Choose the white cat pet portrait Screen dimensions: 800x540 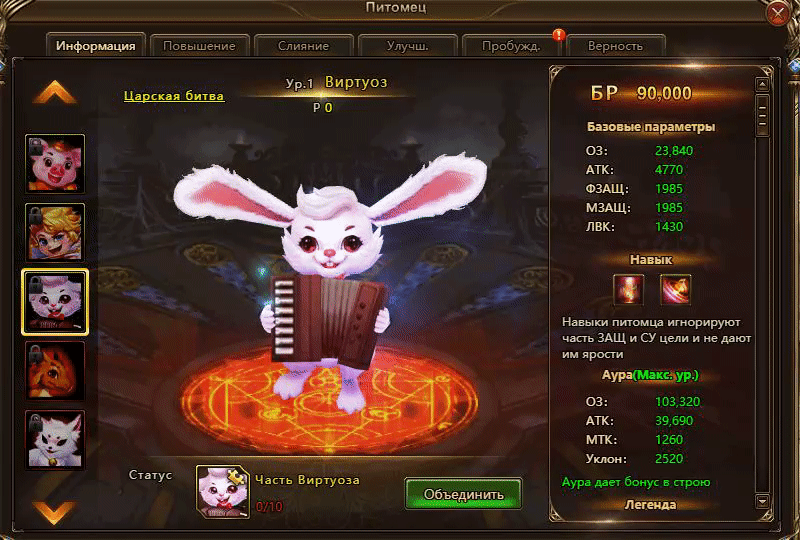click(x=55, y=439)
